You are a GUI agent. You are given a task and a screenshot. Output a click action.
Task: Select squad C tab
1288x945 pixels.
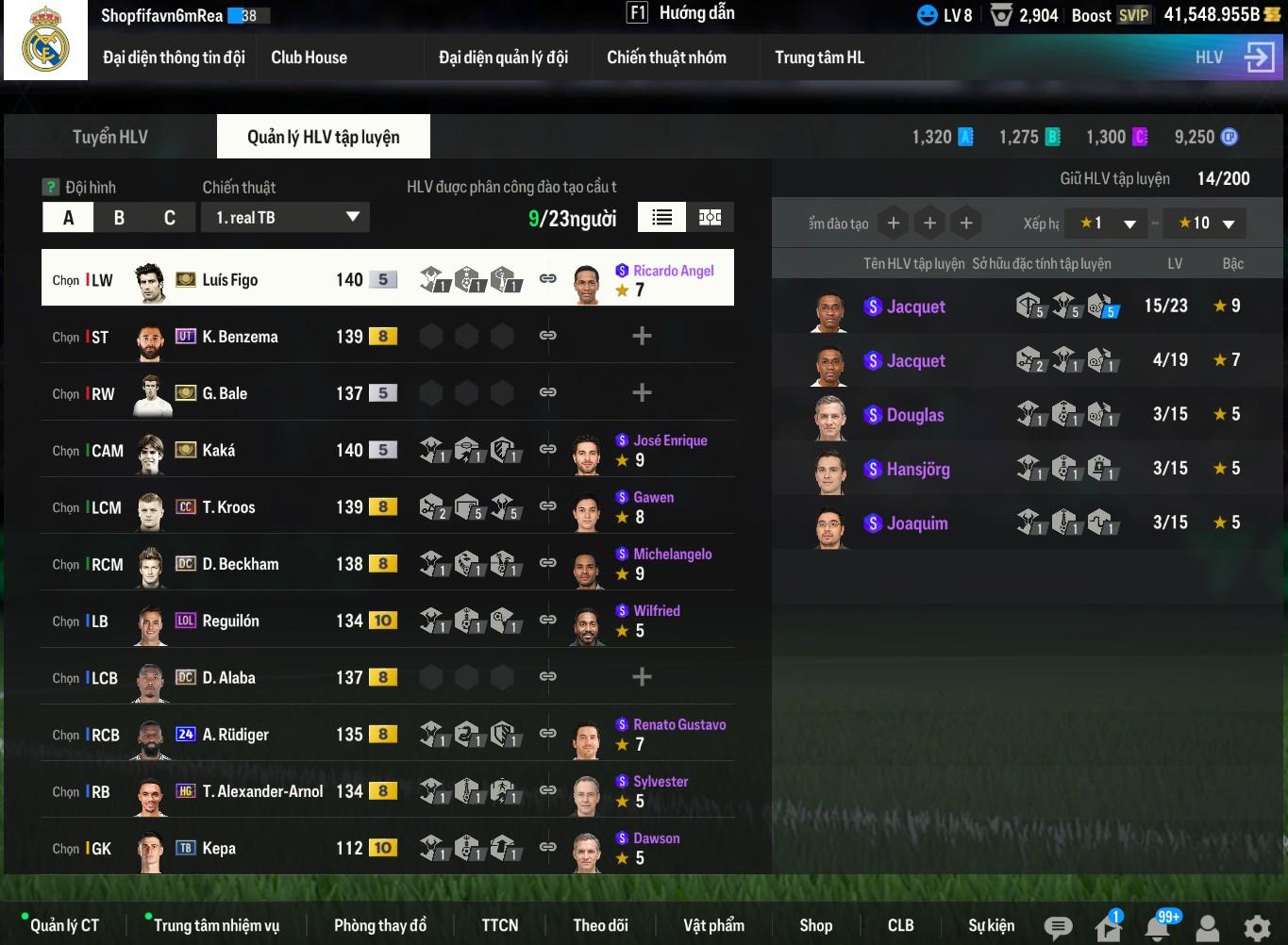pos(170,218)
